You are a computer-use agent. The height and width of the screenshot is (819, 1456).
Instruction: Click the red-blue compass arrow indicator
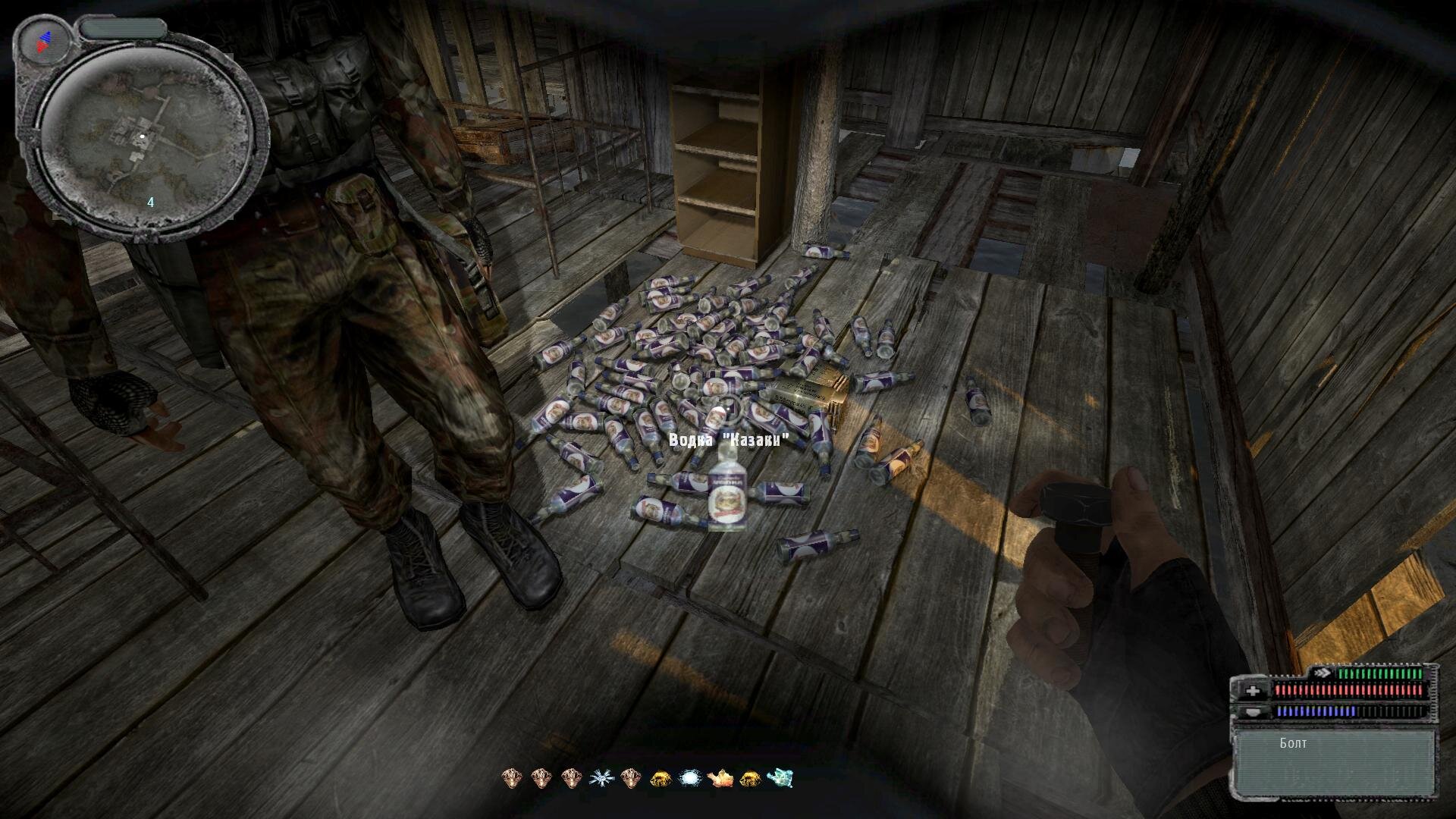(x=44, y=42)
